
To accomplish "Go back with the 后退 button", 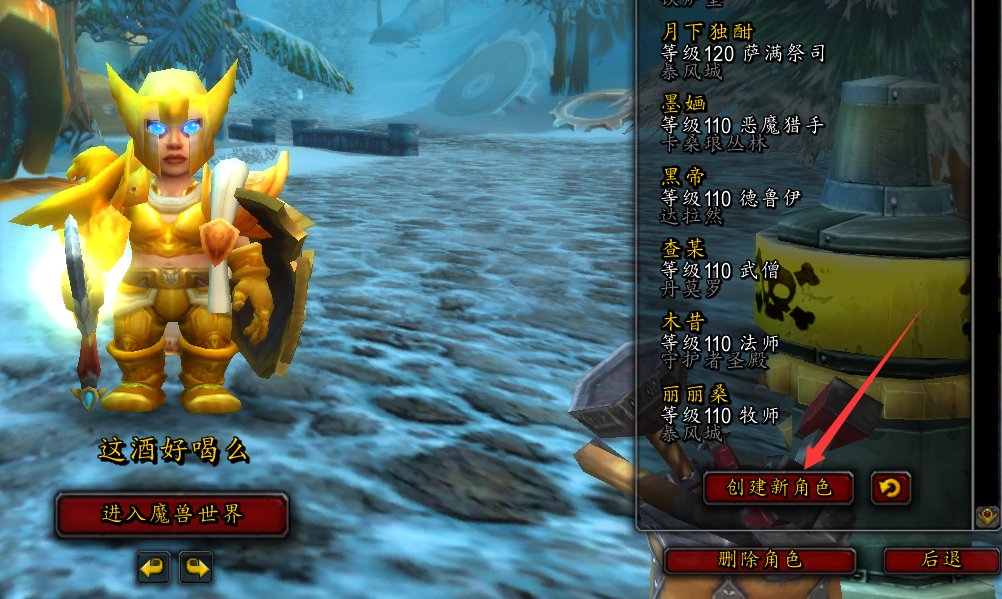I will [941, 560].
